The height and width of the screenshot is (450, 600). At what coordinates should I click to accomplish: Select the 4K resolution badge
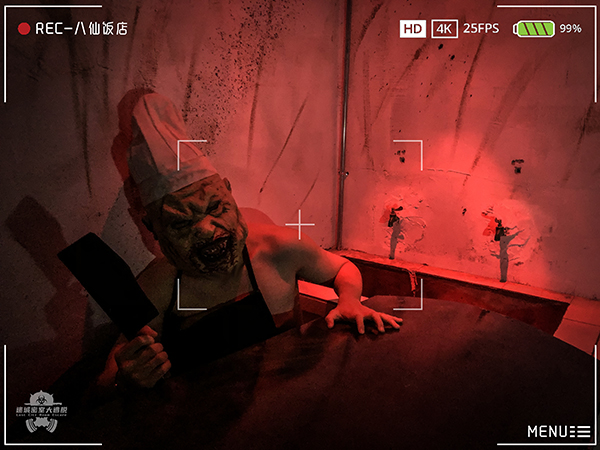click(444, 29)
